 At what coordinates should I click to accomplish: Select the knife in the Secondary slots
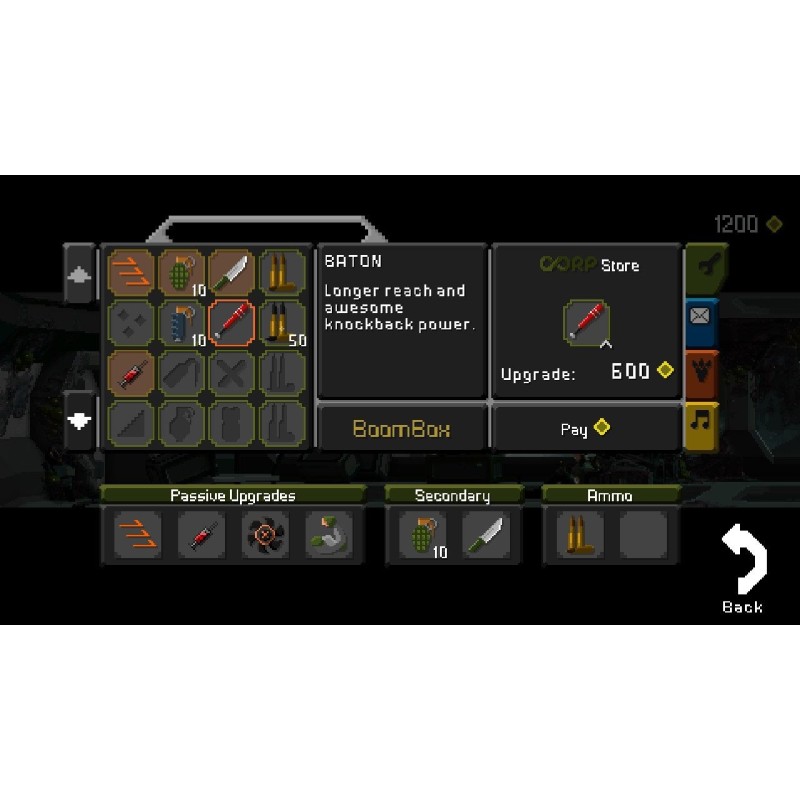486,536
